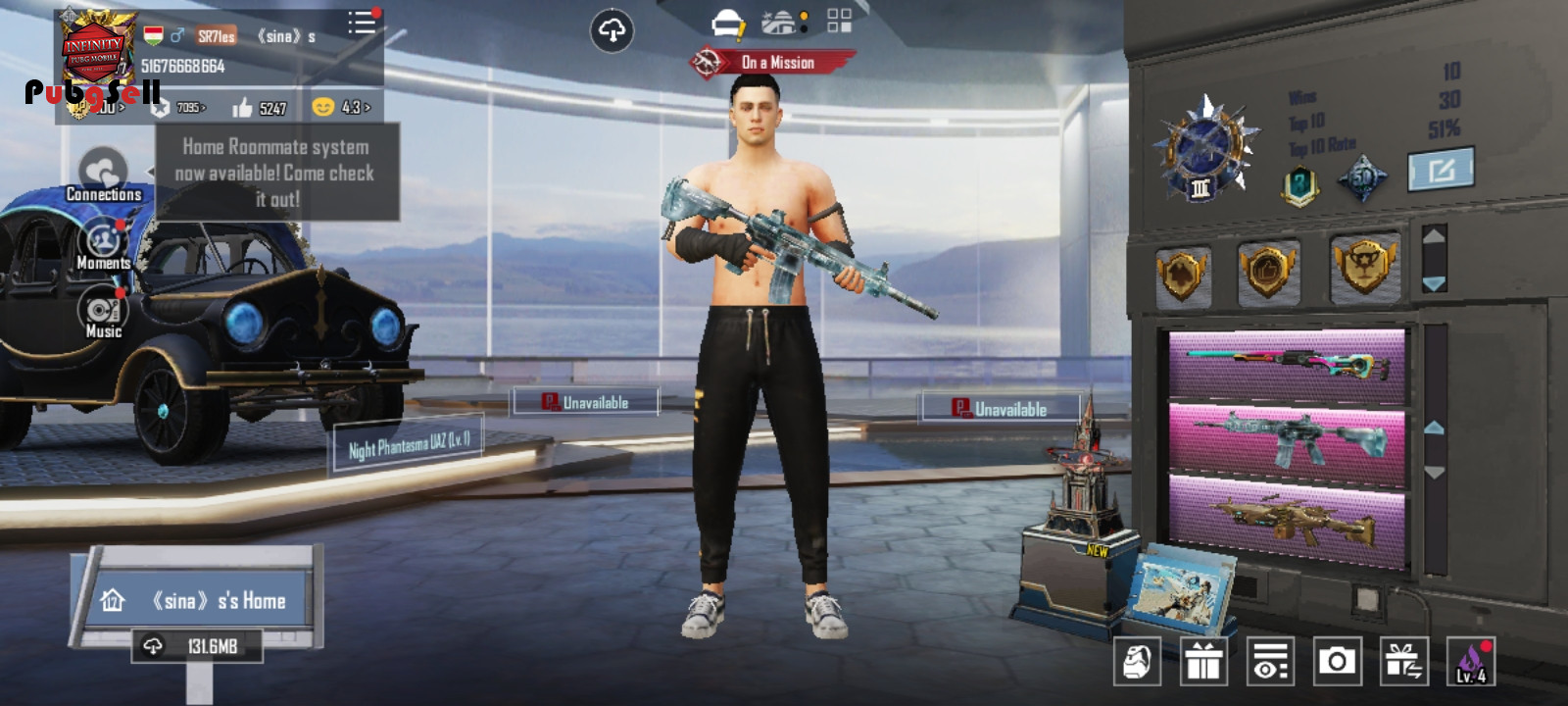Open the grid layout icon at top
Image resolution: width=1568 pixels, height=706 pixels.
tap(839, 22)
